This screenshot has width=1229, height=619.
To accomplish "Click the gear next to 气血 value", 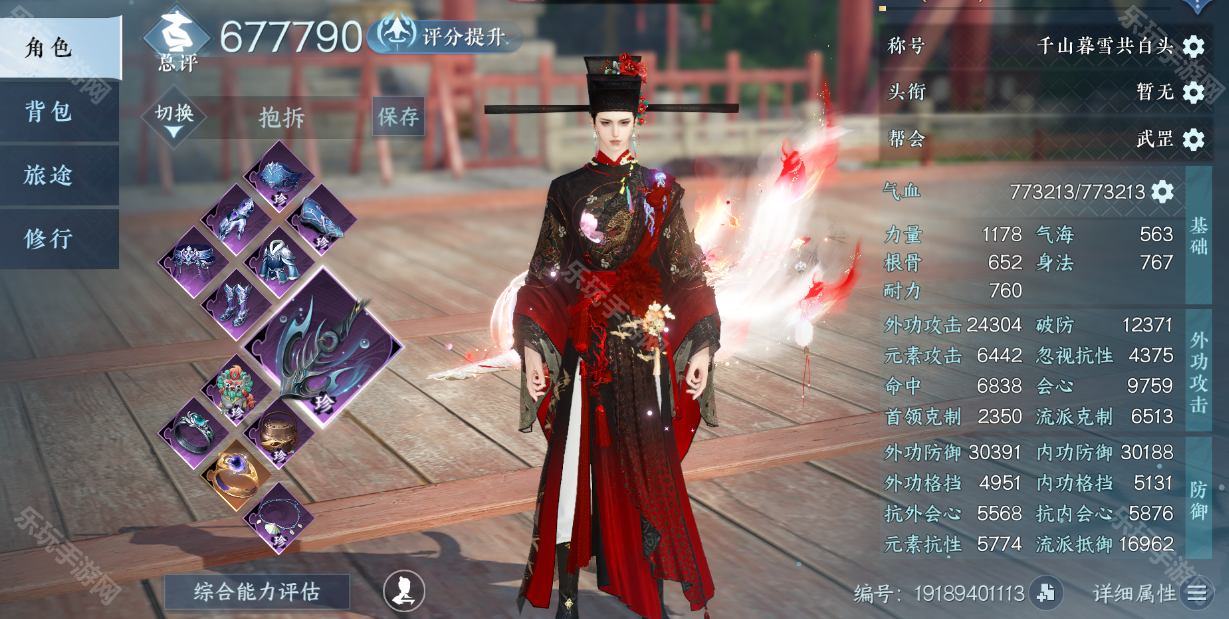I will 1161,191.
